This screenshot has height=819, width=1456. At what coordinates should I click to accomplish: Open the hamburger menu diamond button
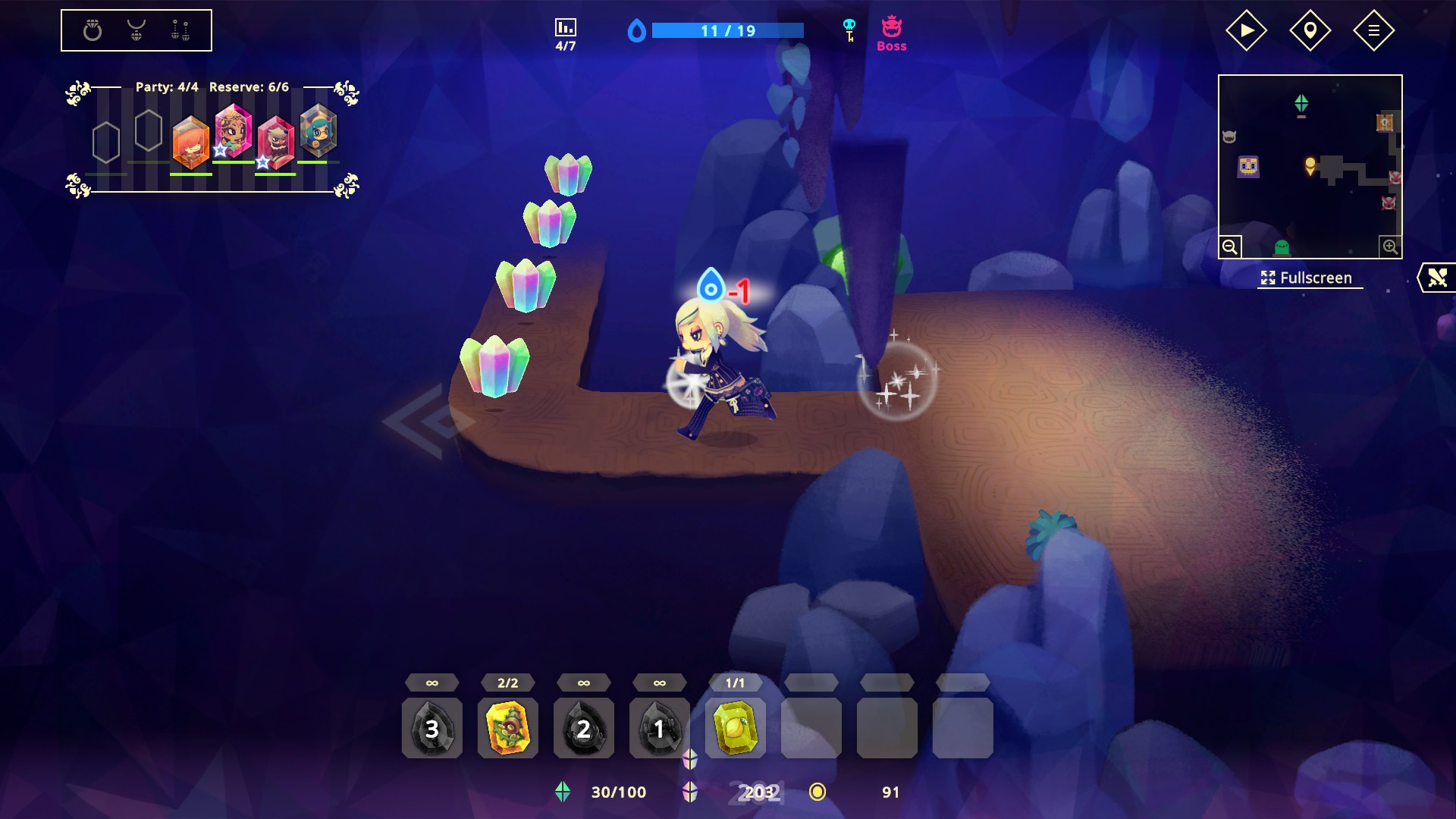tap(1373, 30)
